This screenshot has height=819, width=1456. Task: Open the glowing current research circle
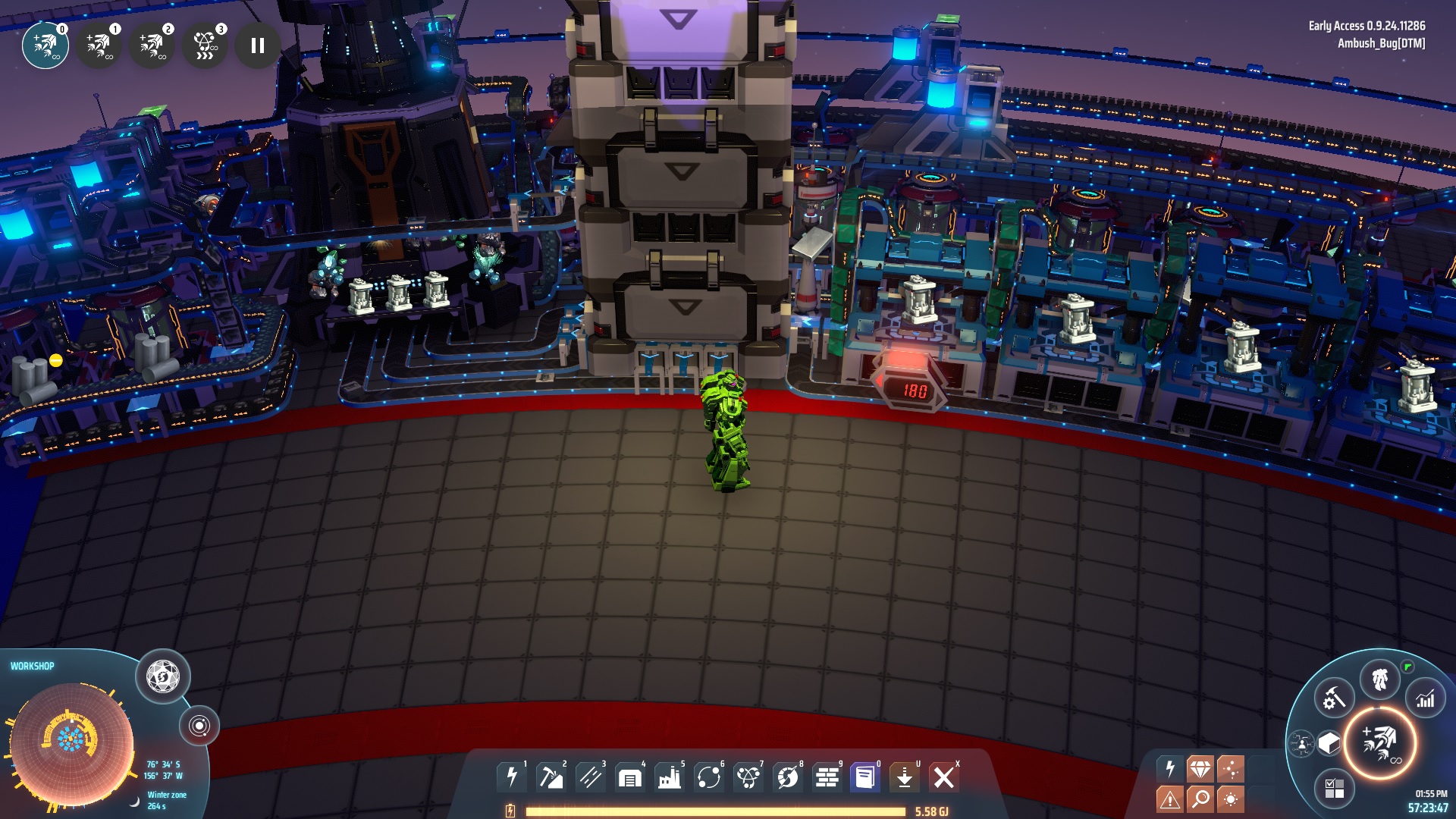(x=1380, y=743)
